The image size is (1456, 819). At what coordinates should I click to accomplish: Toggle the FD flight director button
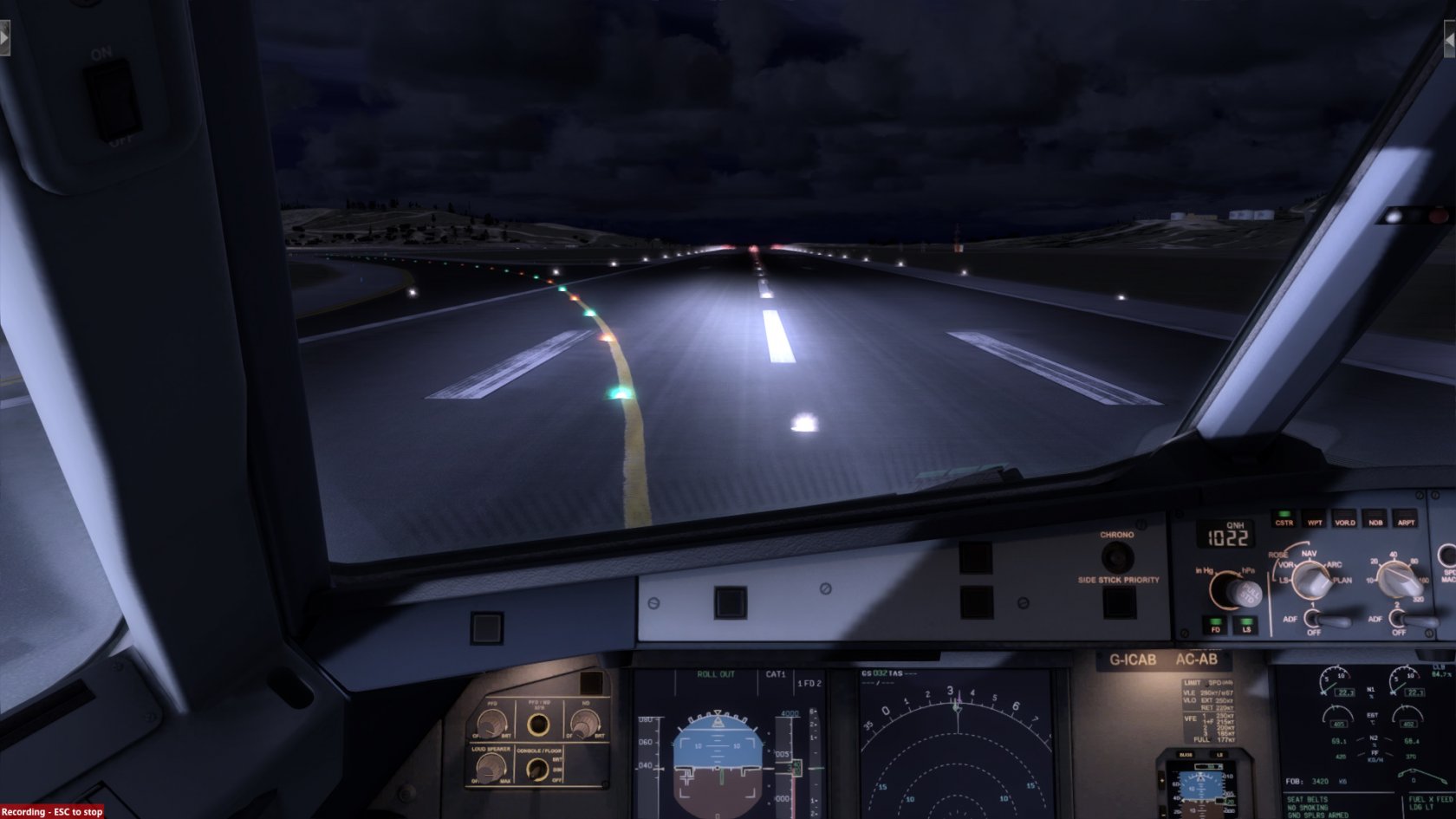click(x=1216, y=626)
